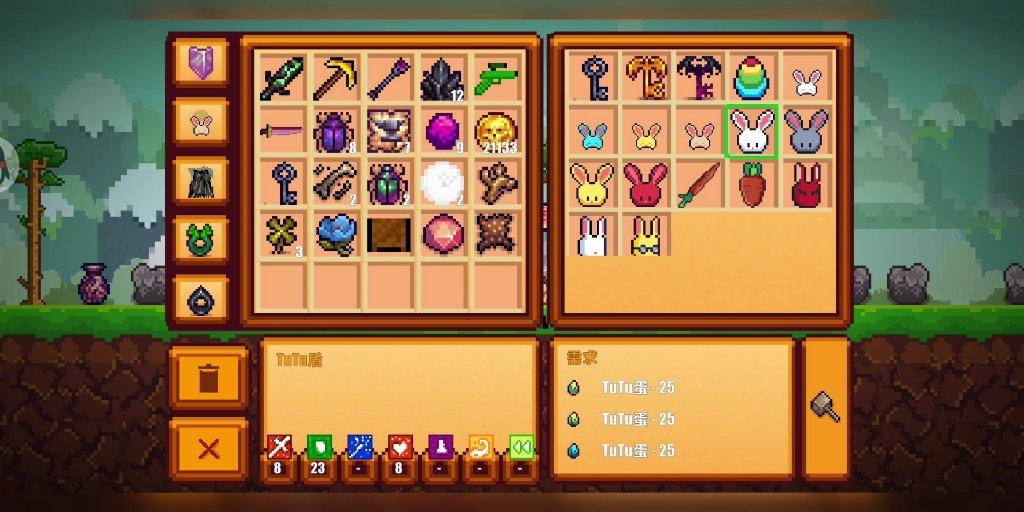The width and height of the screenshot is (1024, 512).
Task: Select the golden ornate key recipe
Action: point(646,78)
